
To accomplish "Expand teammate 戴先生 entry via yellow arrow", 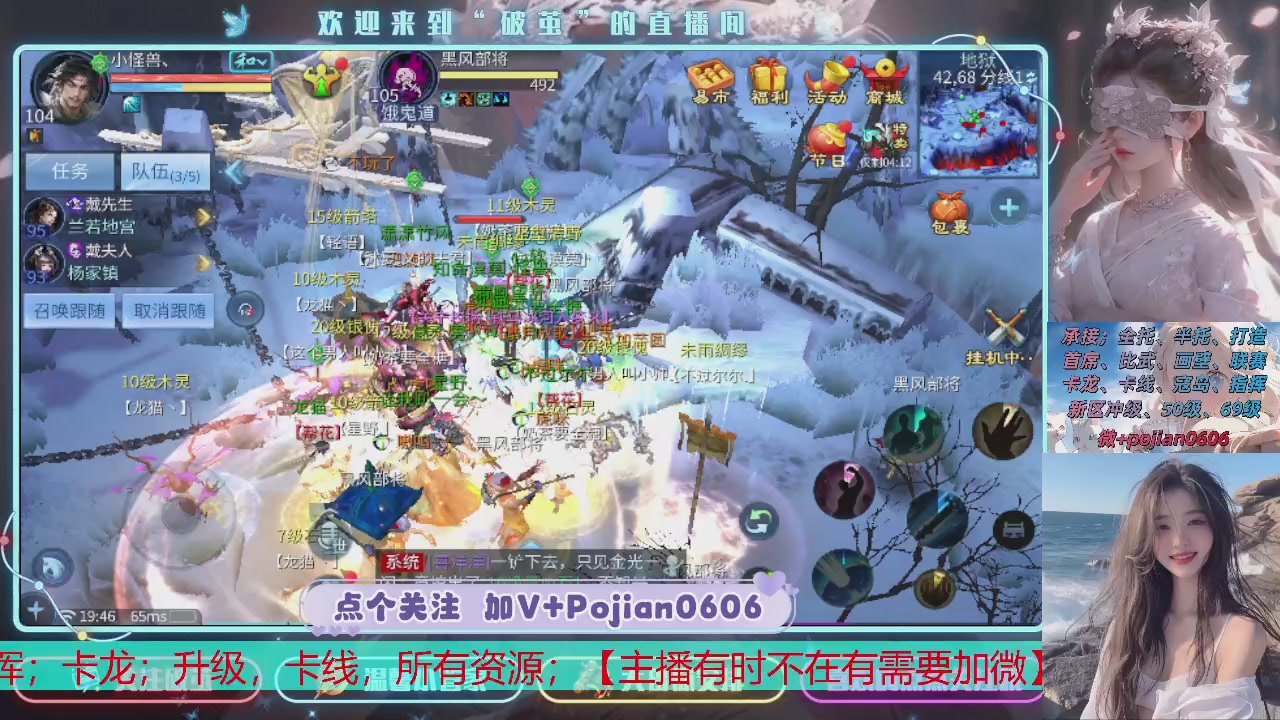I will [x=202, y=215].
